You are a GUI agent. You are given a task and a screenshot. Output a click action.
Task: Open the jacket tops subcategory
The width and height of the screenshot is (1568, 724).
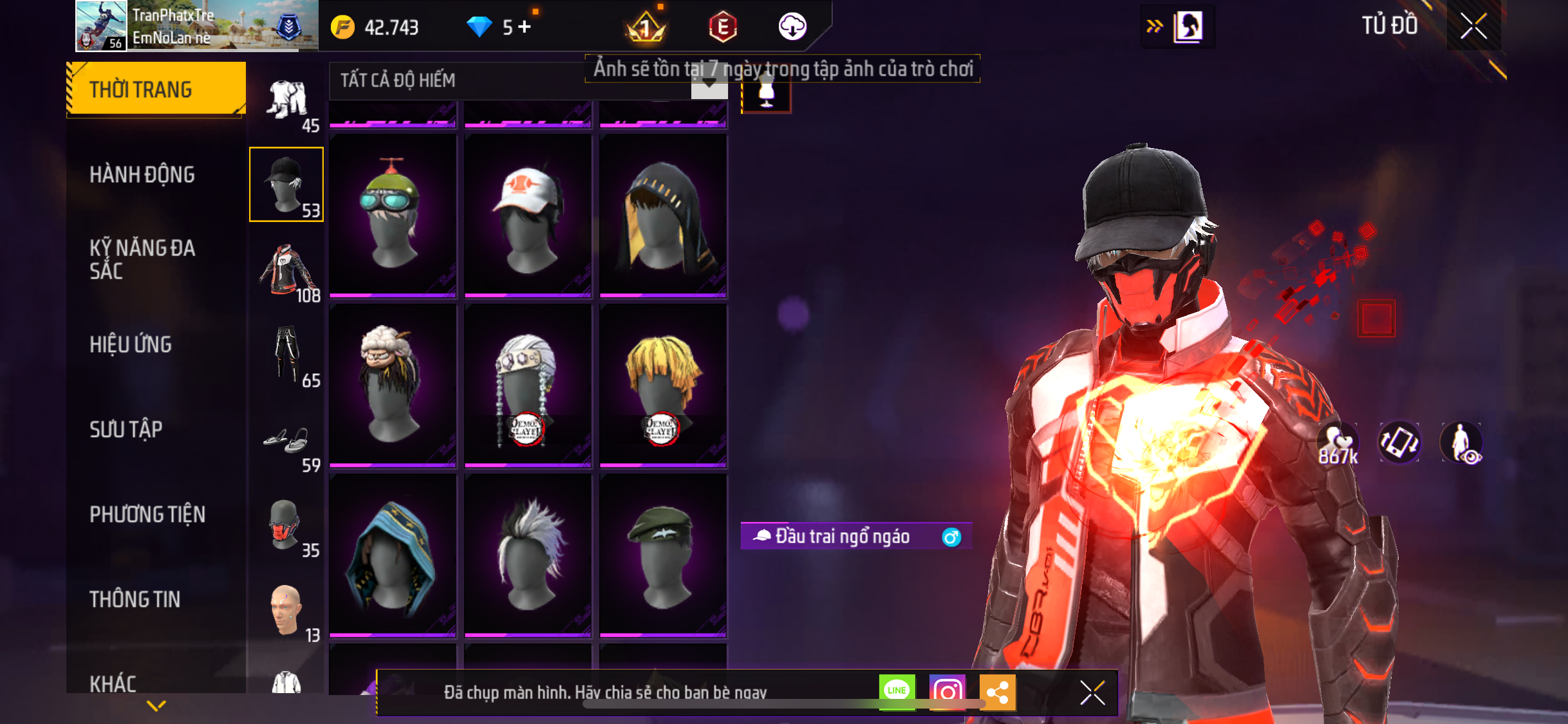(x=287, y=270)
